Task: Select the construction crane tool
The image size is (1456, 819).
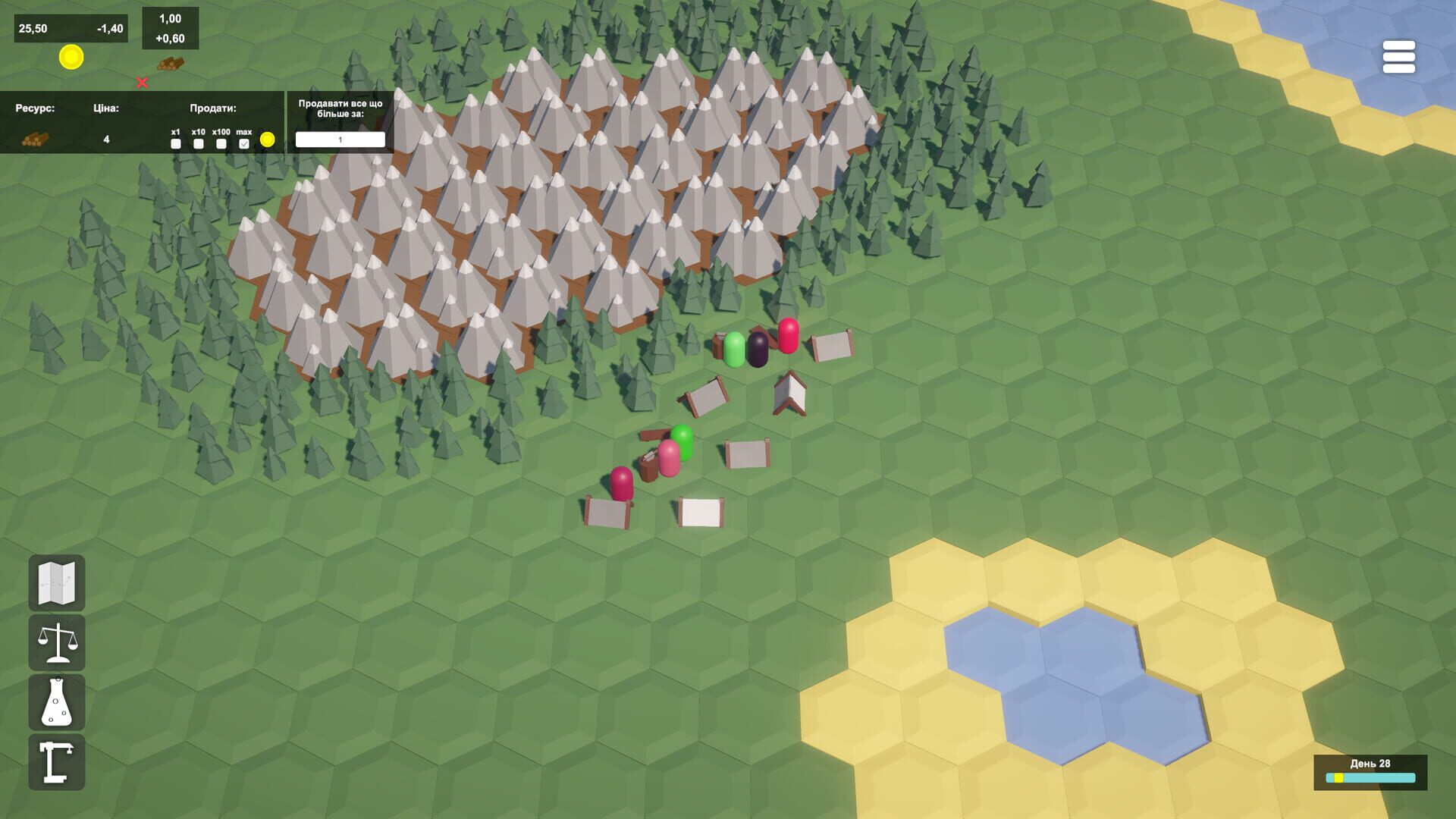Action: (57, 761)
